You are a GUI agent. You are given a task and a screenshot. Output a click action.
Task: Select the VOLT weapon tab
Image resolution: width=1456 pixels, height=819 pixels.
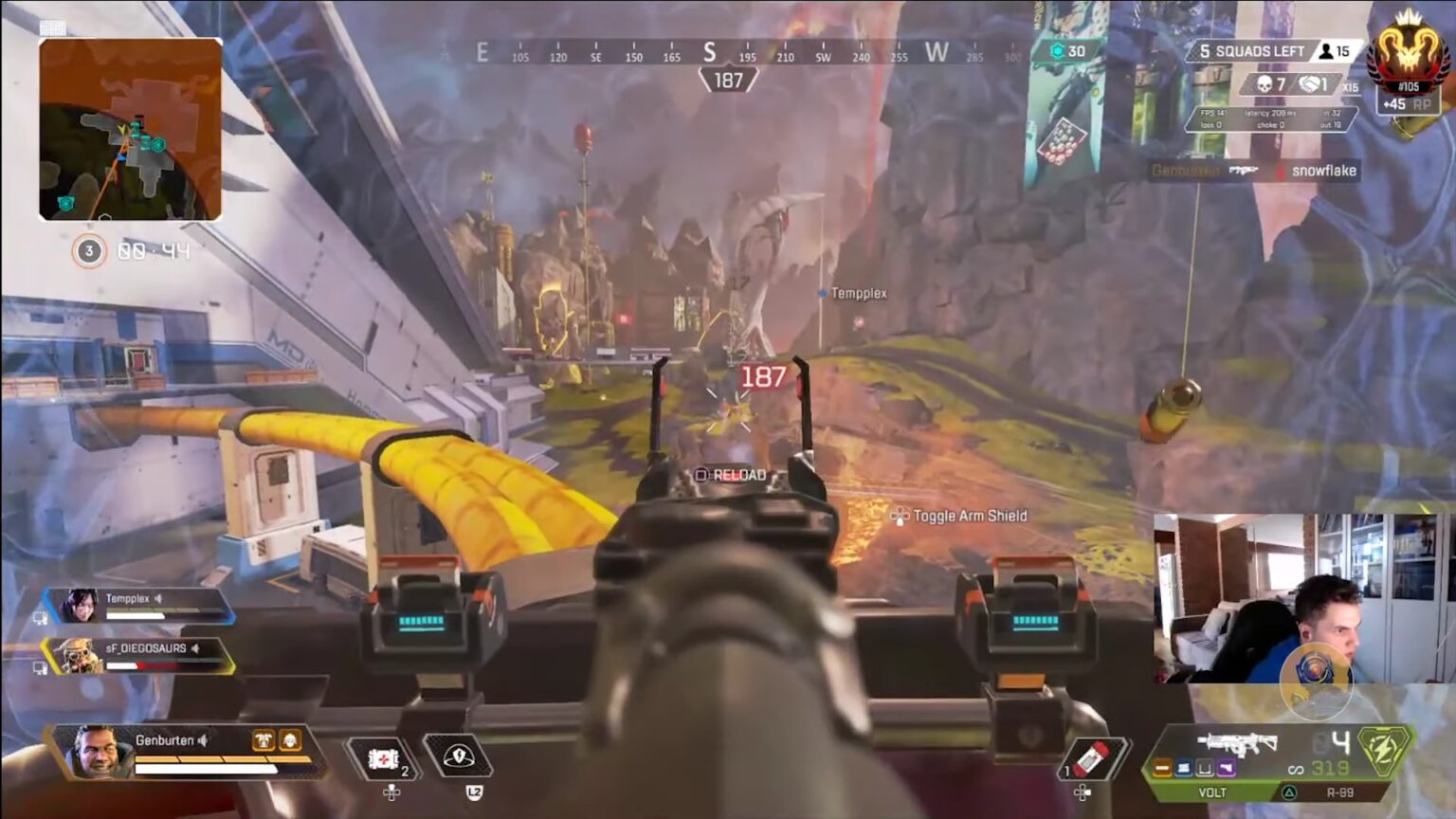(1212, 791)
